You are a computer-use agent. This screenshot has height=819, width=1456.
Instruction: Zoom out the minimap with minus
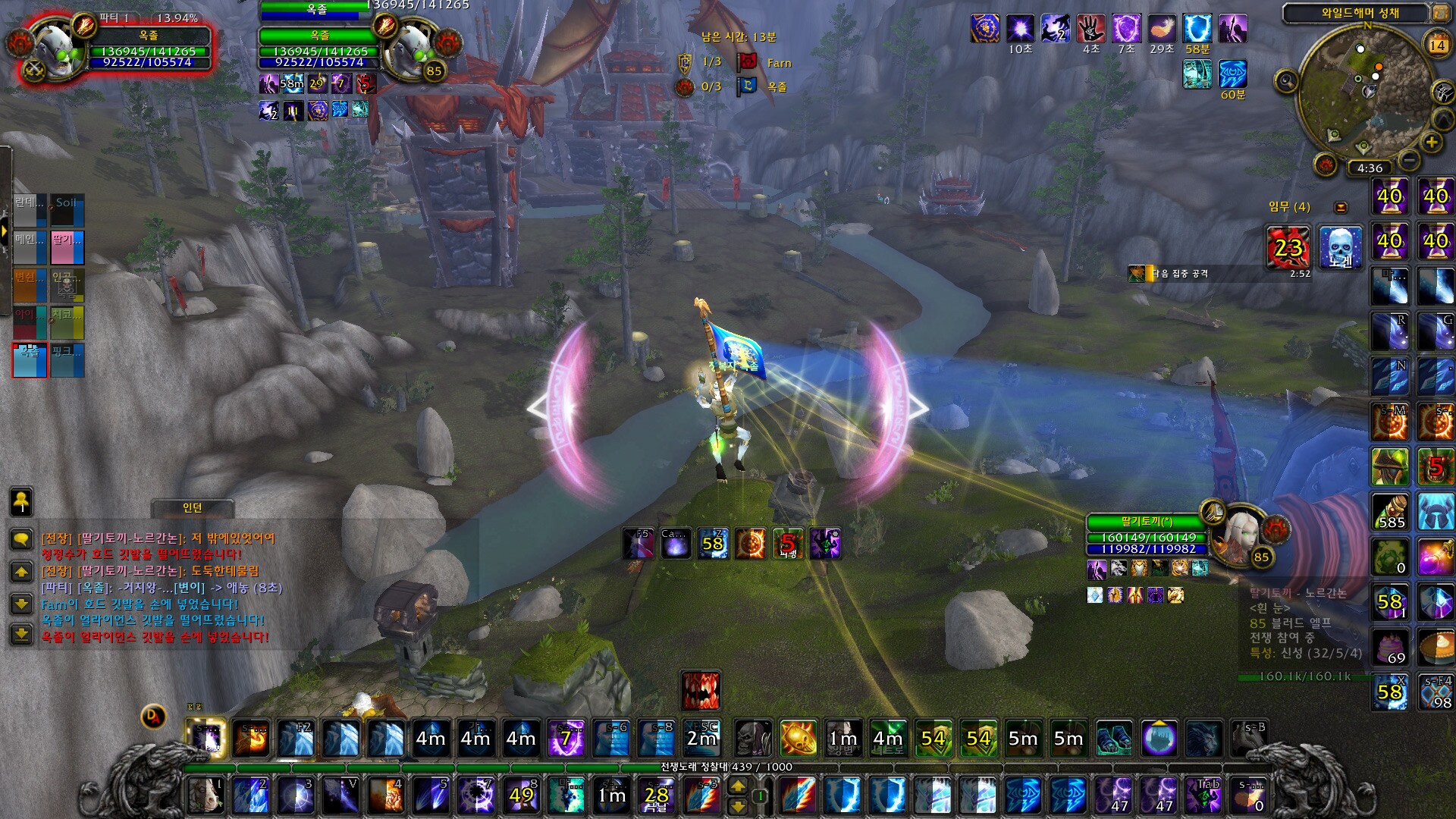1409,160
